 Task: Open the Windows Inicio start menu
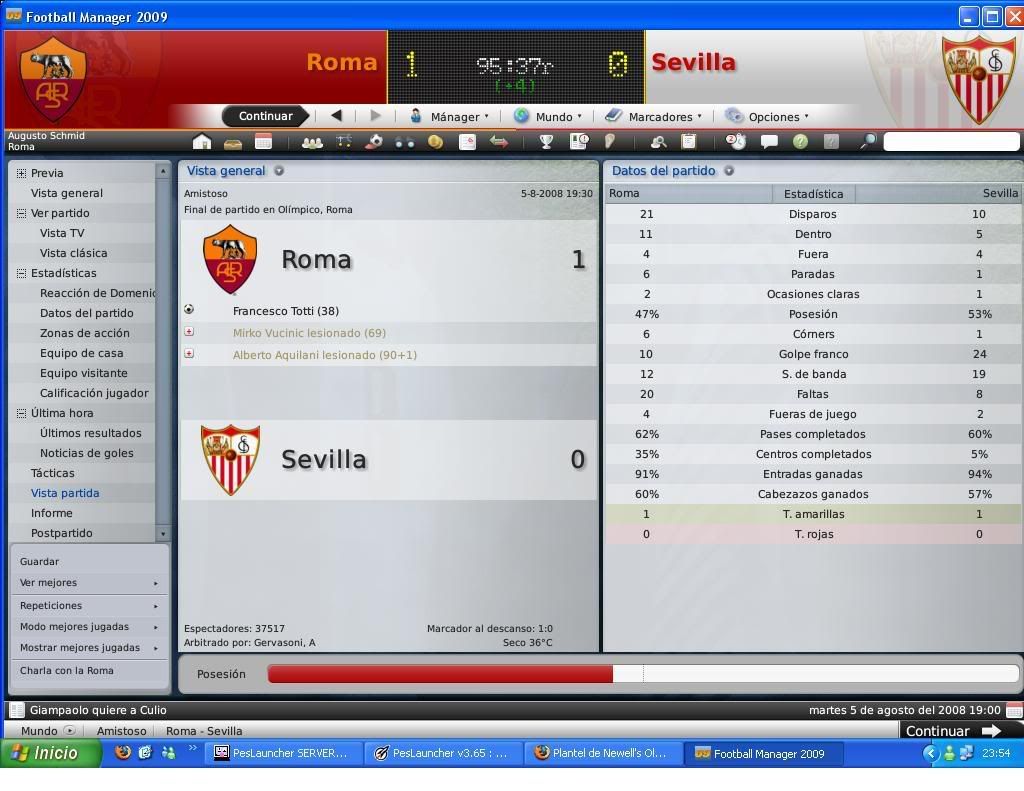tap(50, 753)
